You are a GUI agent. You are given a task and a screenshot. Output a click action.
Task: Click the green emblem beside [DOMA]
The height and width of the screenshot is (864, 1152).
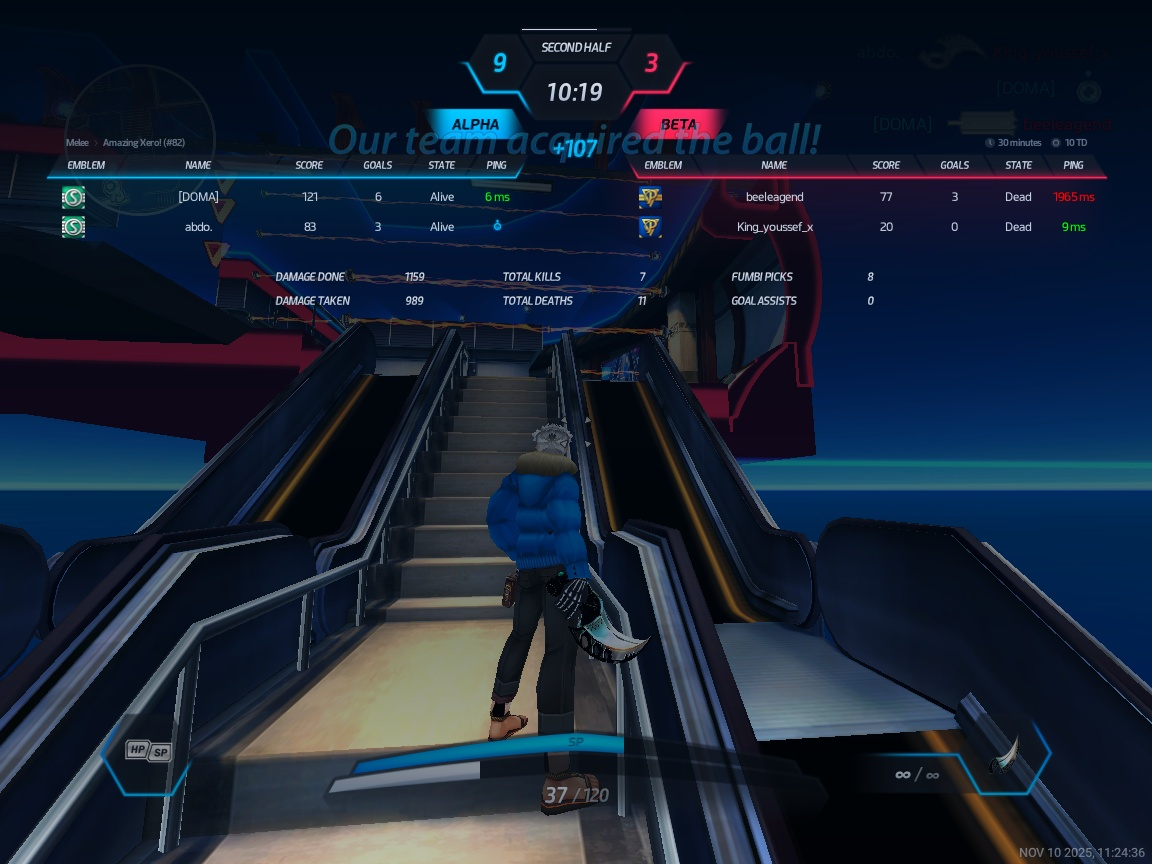click(73, 197)
